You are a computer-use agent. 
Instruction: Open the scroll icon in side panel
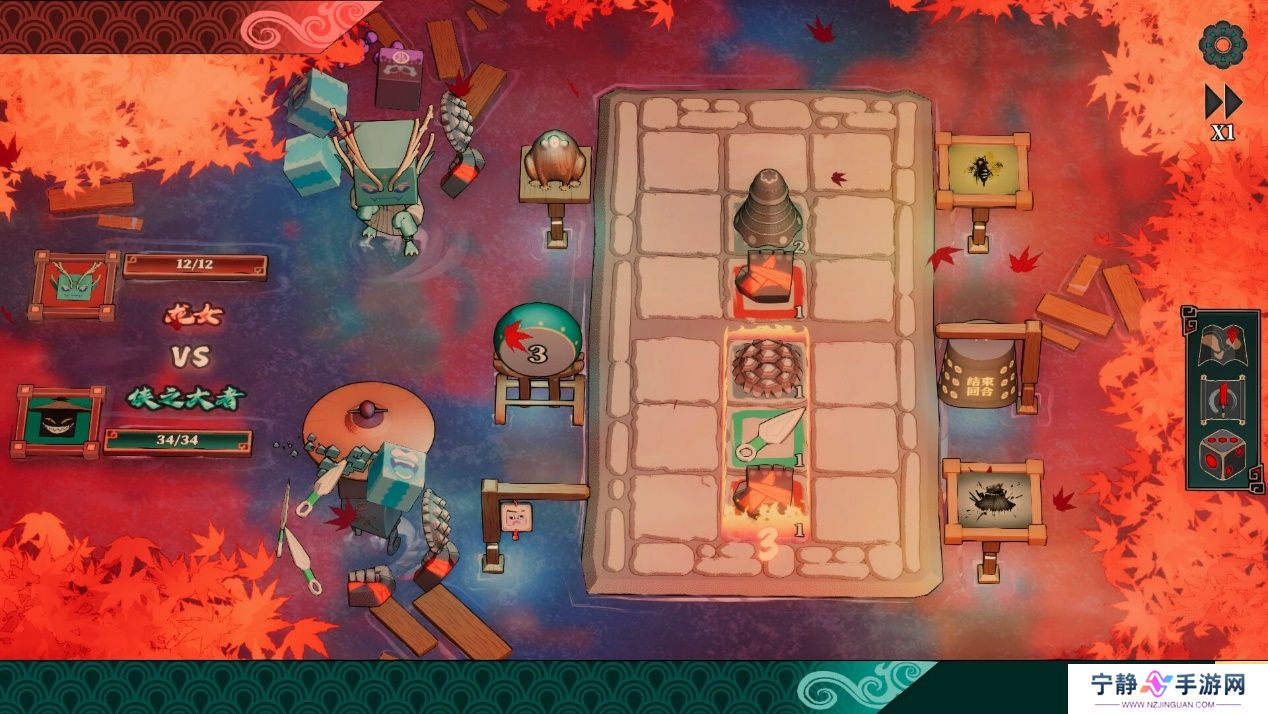(x=1222, y=399)
